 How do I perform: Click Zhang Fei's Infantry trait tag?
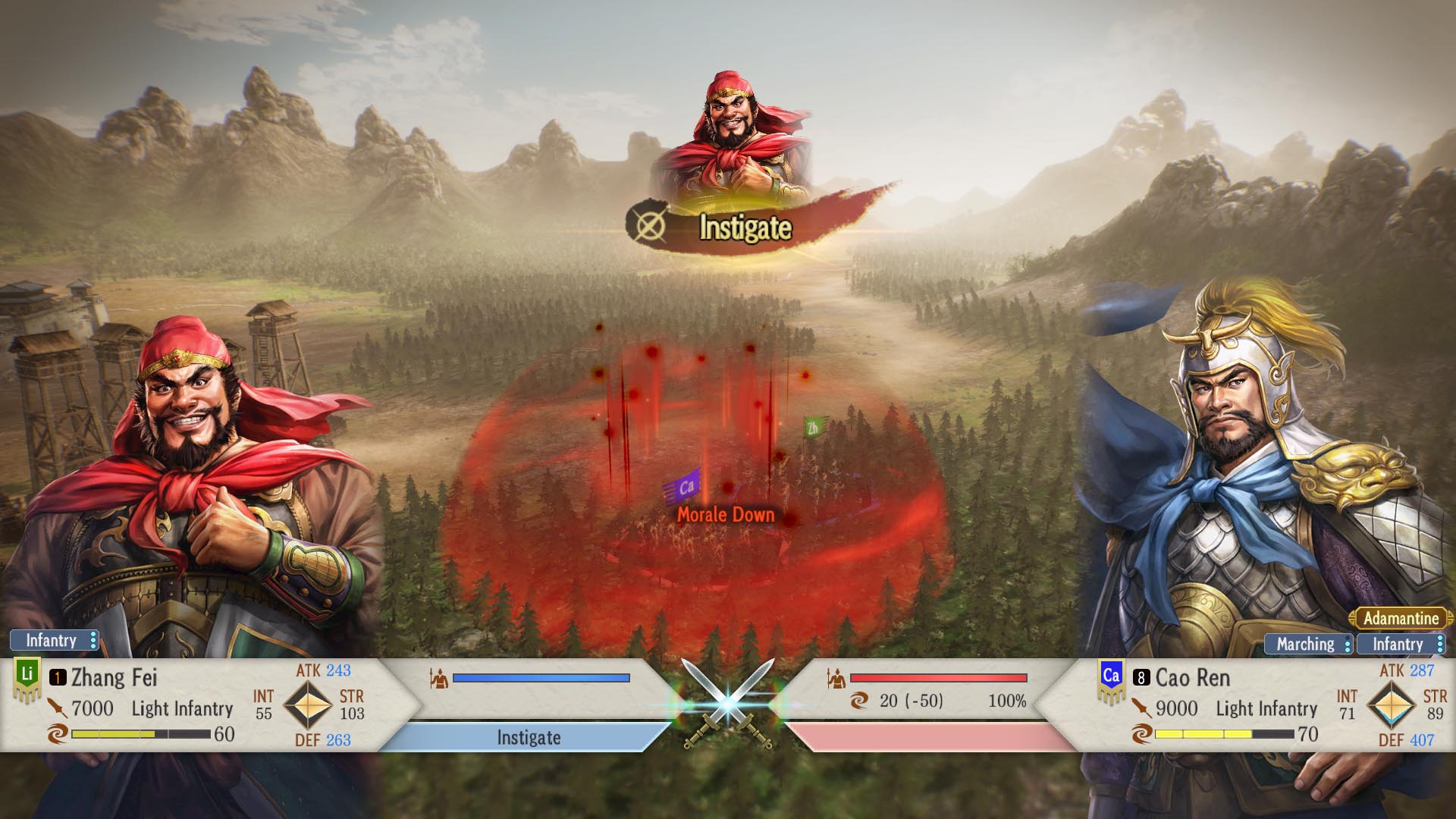(53, 641)
